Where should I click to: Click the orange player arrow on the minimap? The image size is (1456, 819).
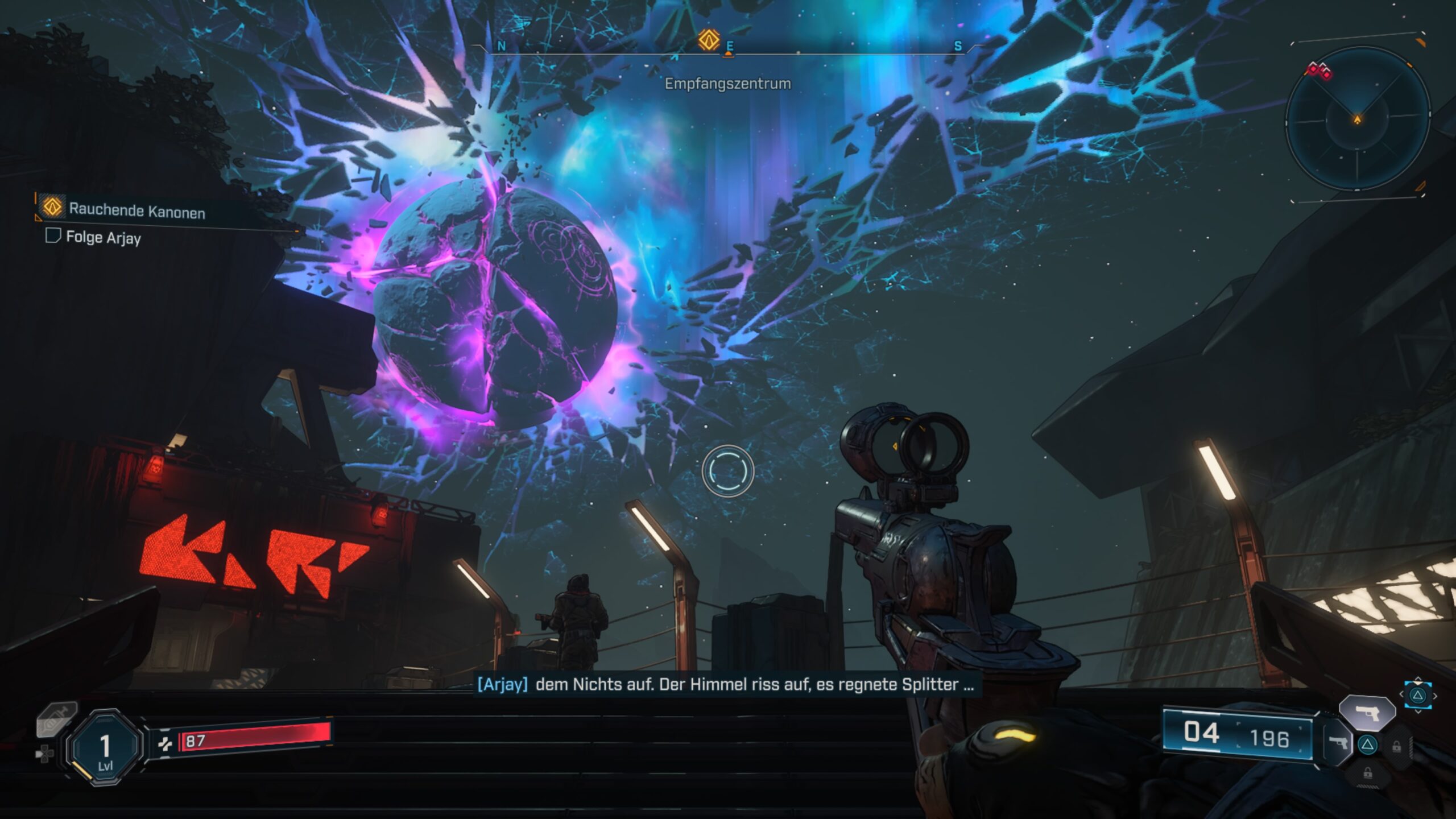pyautogui.click(x=1358, y=119)
